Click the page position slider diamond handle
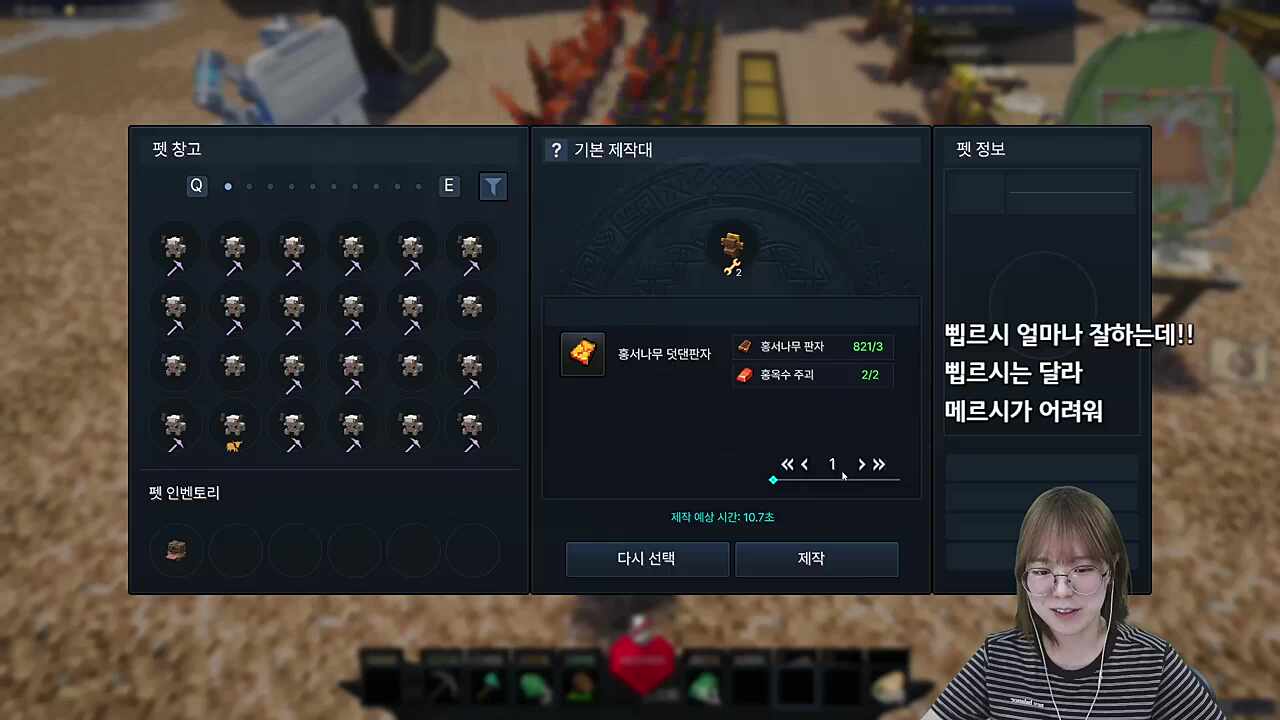The image size is (1280, 720). coord(773,480)
